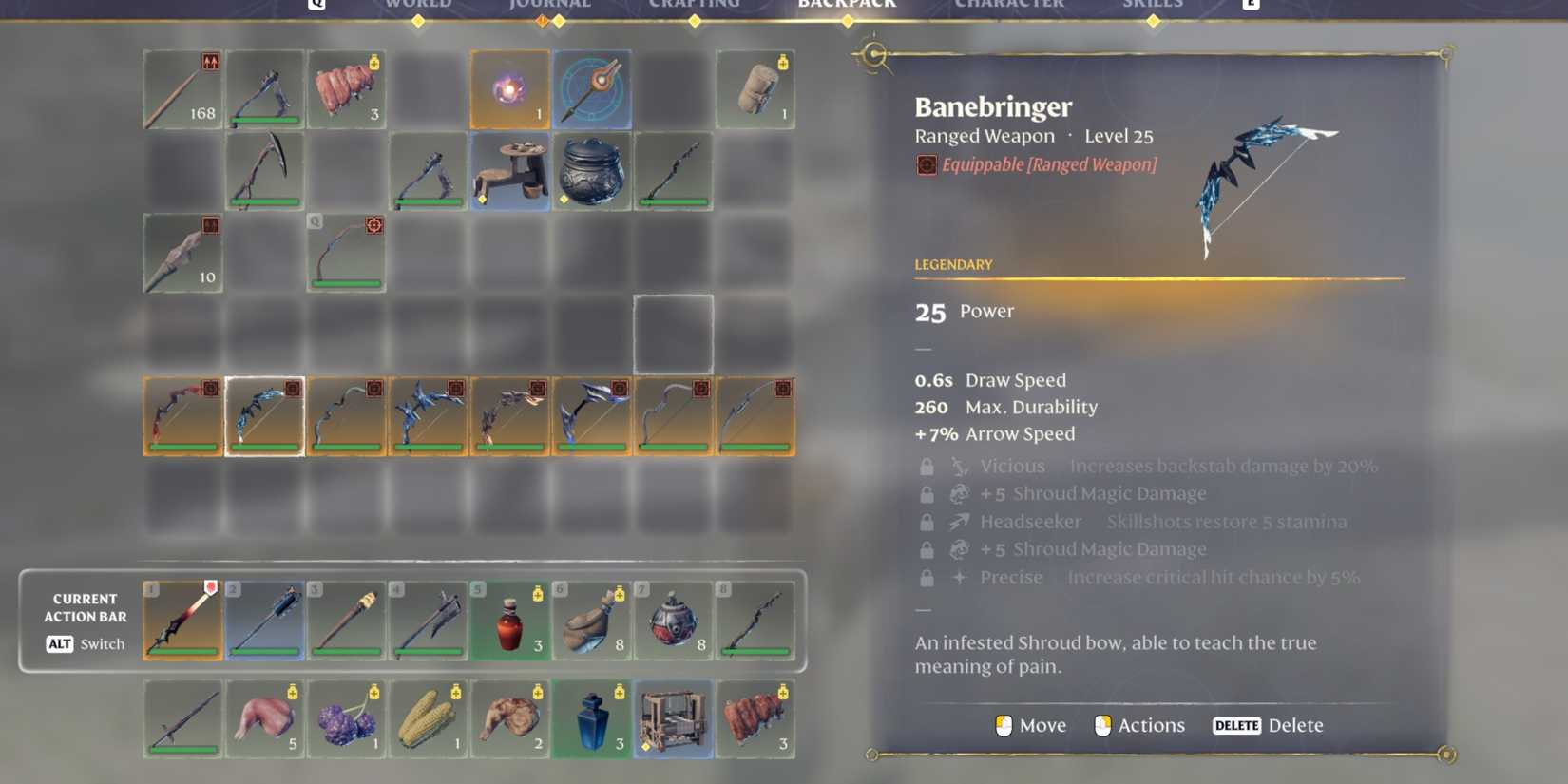Click the health potion in action bar slot 5
The image size is (1568, 784).
click(x=510, y=621)
